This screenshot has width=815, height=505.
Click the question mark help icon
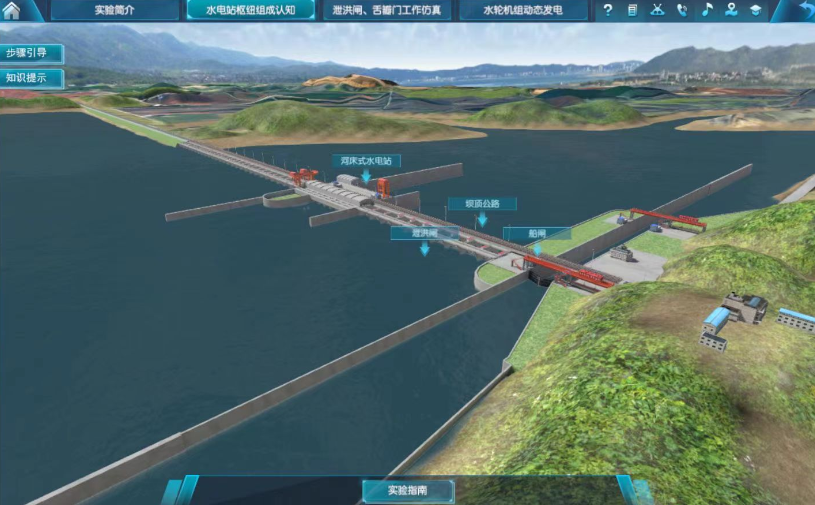[608, 11]
